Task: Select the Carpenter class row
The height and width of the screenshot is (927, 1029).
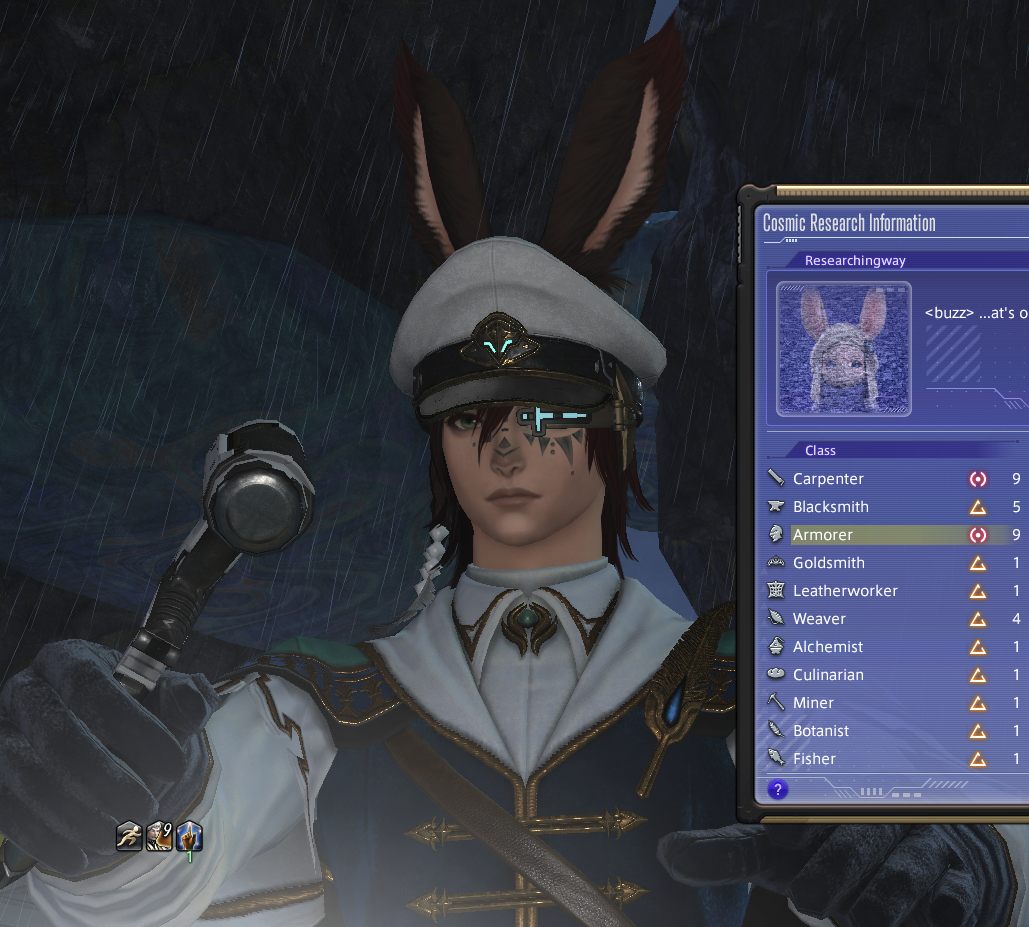Action: 828,479
